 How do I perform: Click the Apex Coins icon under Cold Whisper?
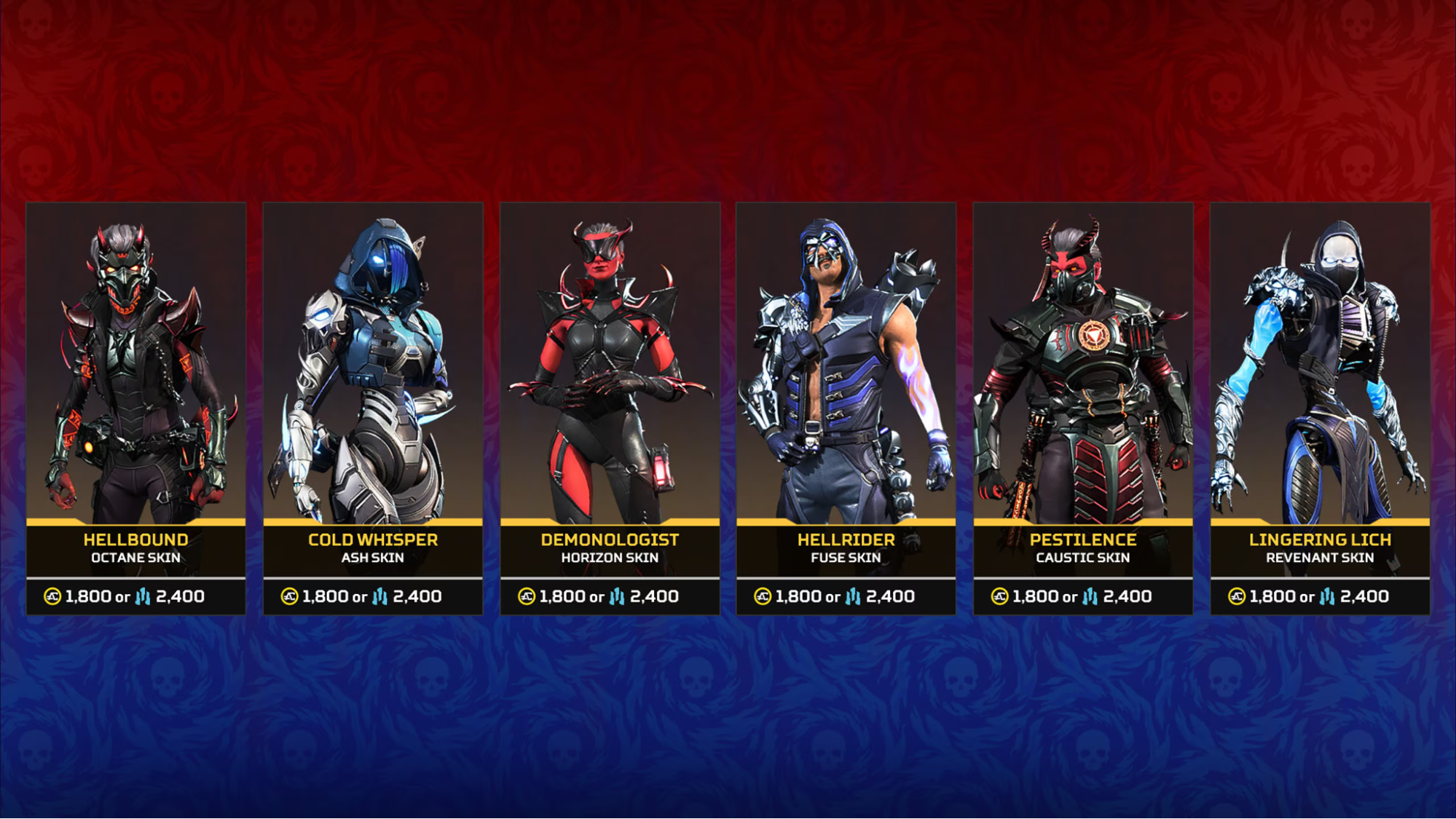[288, 596]
